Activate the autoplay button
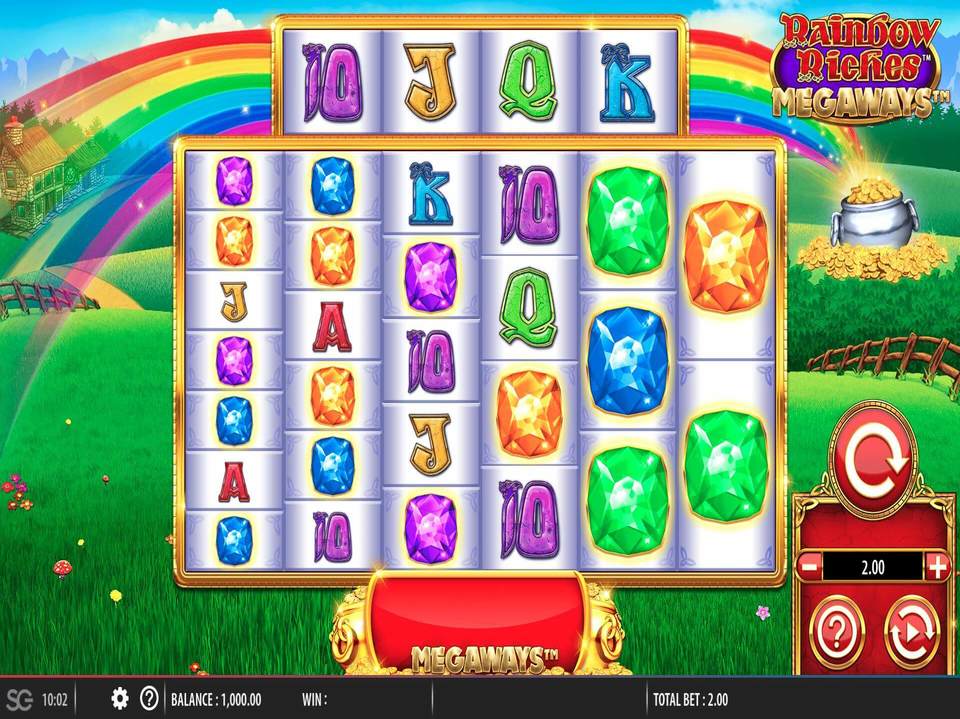This screenshot has width=960, height=719. coord(911,631)
